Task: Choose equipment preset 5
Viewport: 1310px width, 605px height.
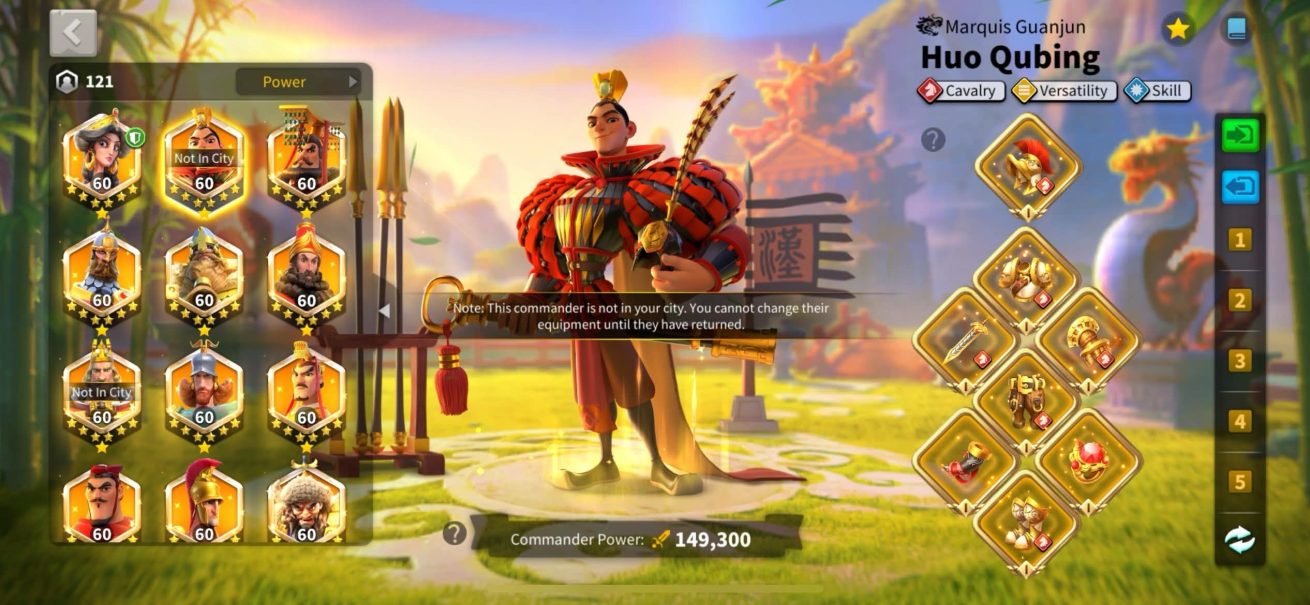Action: (1240, 482)
